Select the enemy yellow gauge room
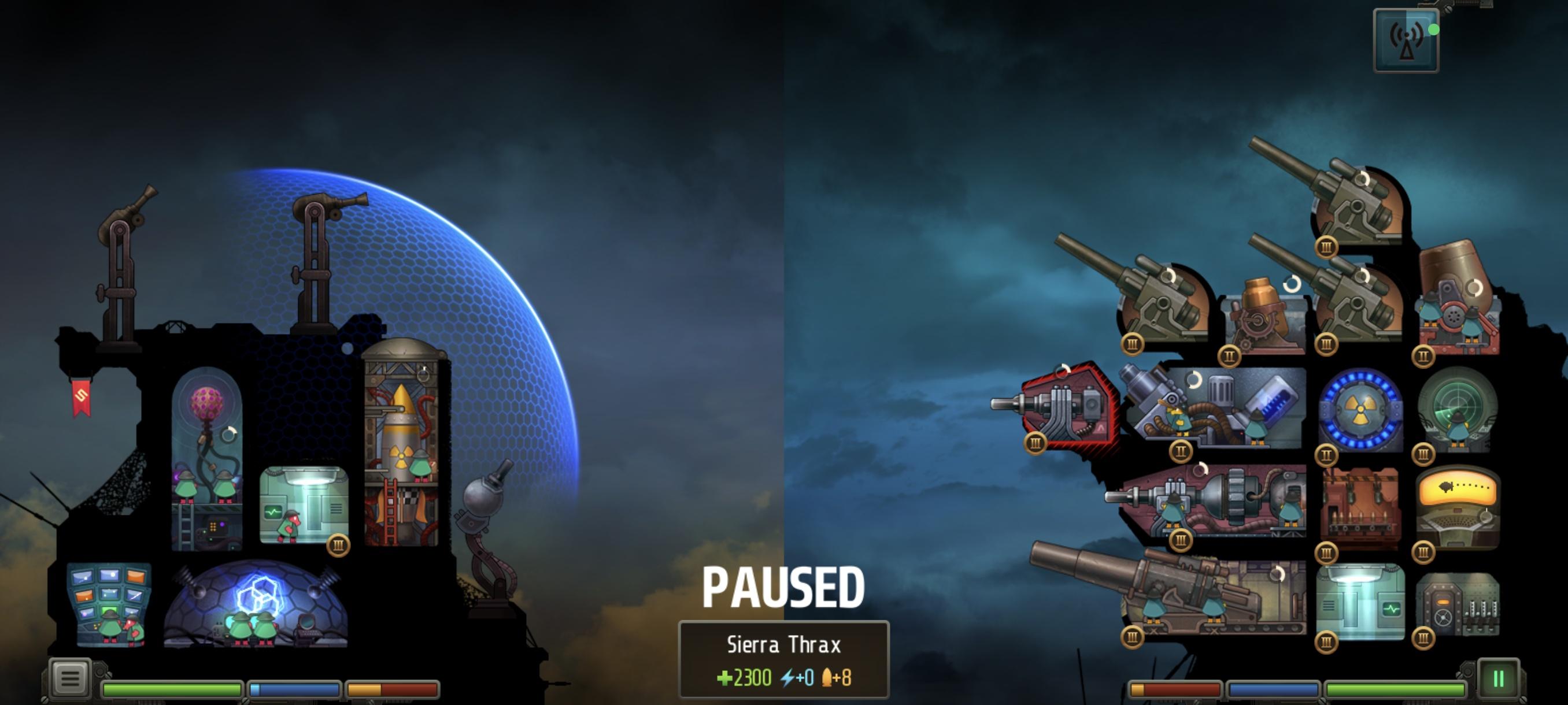Image resolution: width=1568 pixels, height=705 pixels. [1458, 506]
